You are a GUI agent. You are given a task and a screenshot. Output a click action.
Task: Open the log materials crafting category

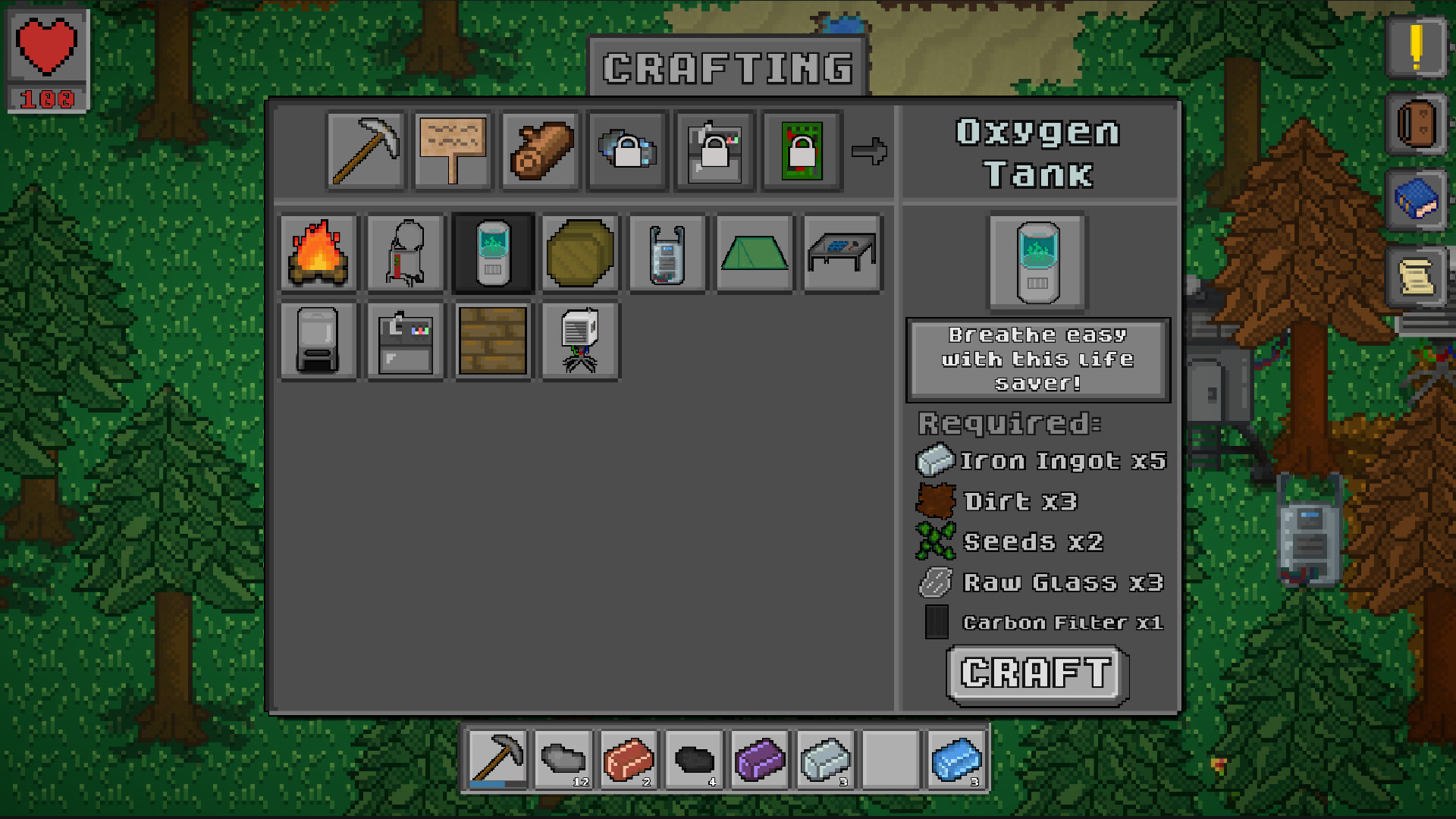point(538,151)
